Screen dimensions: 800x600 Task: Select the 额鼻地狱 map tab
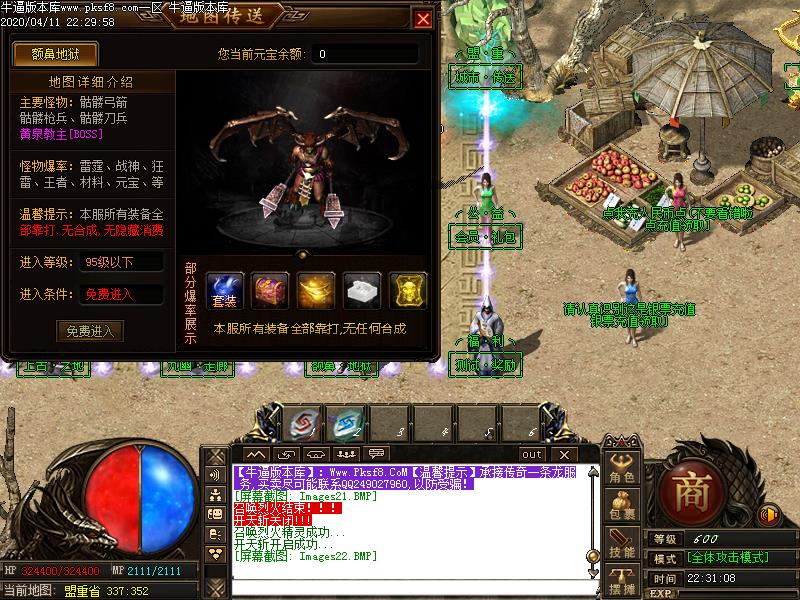[x=50, y=53]
